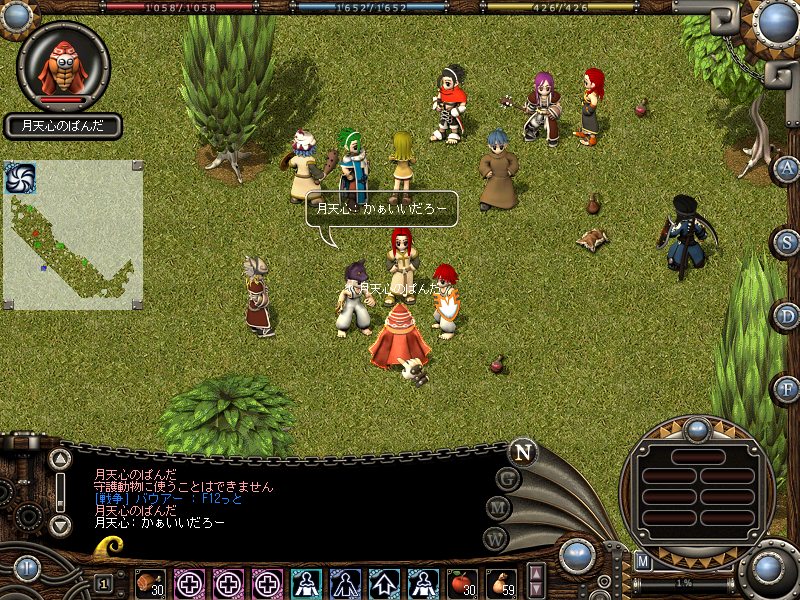Click the blue orb at top right
Viewport: 800px width, 600px height.
click(775, 20)
